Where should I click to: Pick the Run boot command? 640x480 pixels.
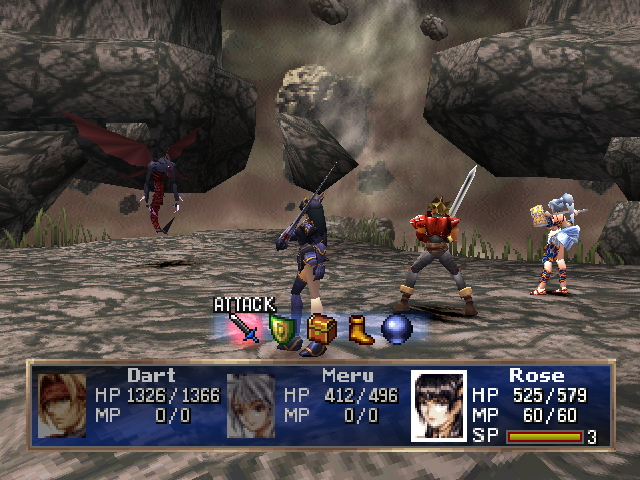pos(360,330)
